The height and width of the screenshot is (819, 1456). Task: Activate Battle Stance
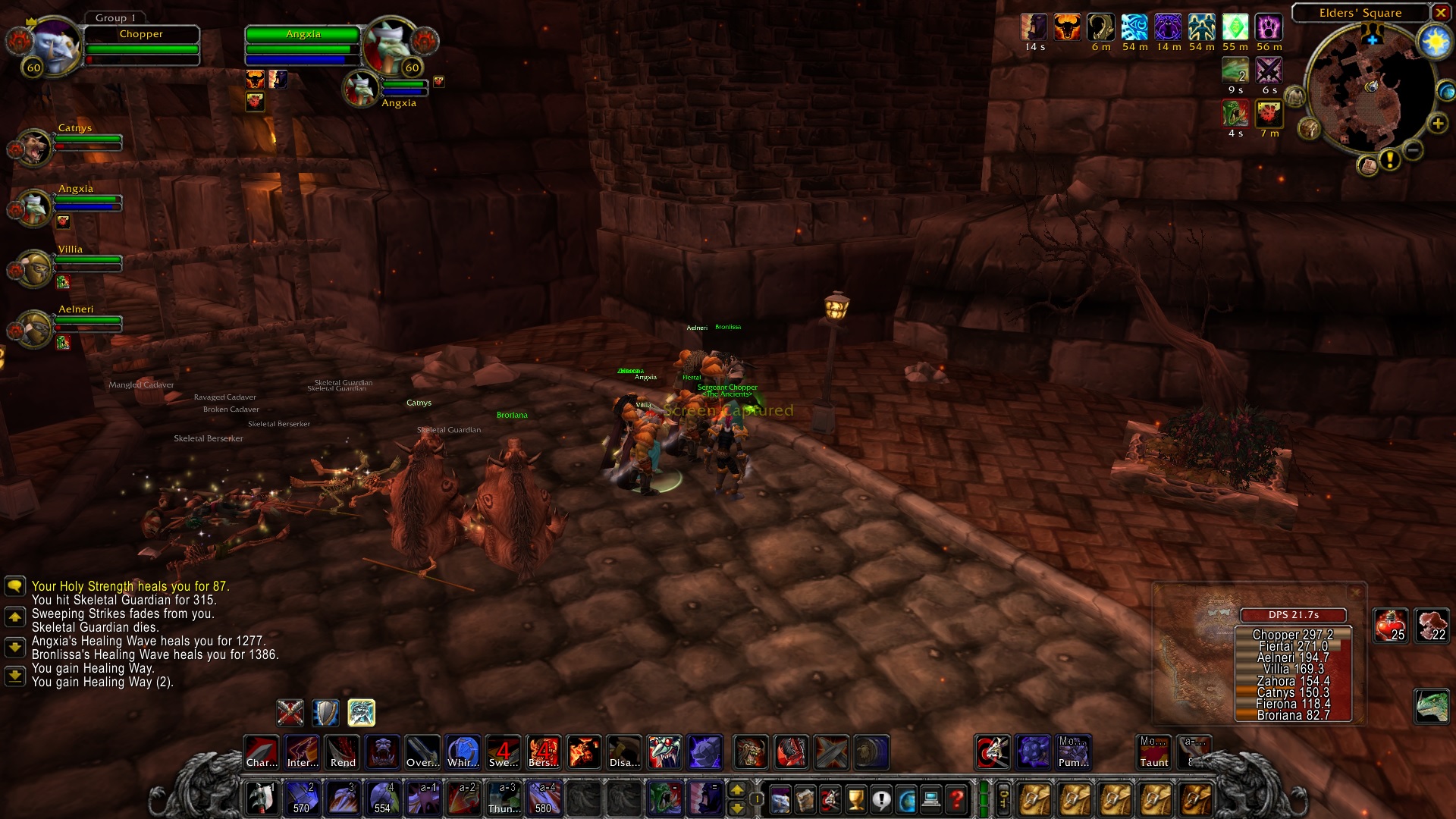pyautogui.click(x=290, y=712)
